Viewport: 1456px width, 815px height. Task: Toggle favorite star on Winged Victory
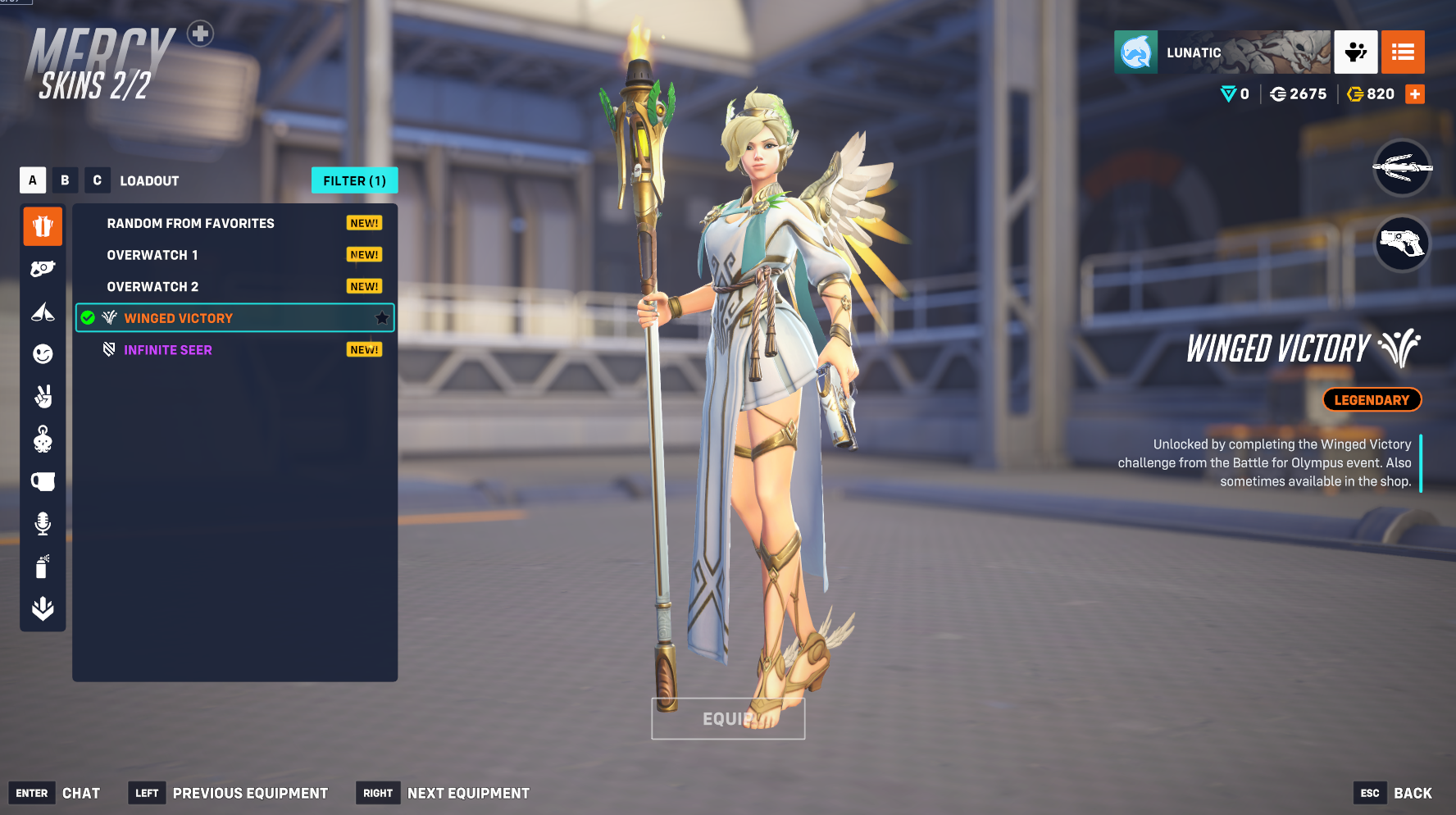pyautogui.click(x=382, y=318)
